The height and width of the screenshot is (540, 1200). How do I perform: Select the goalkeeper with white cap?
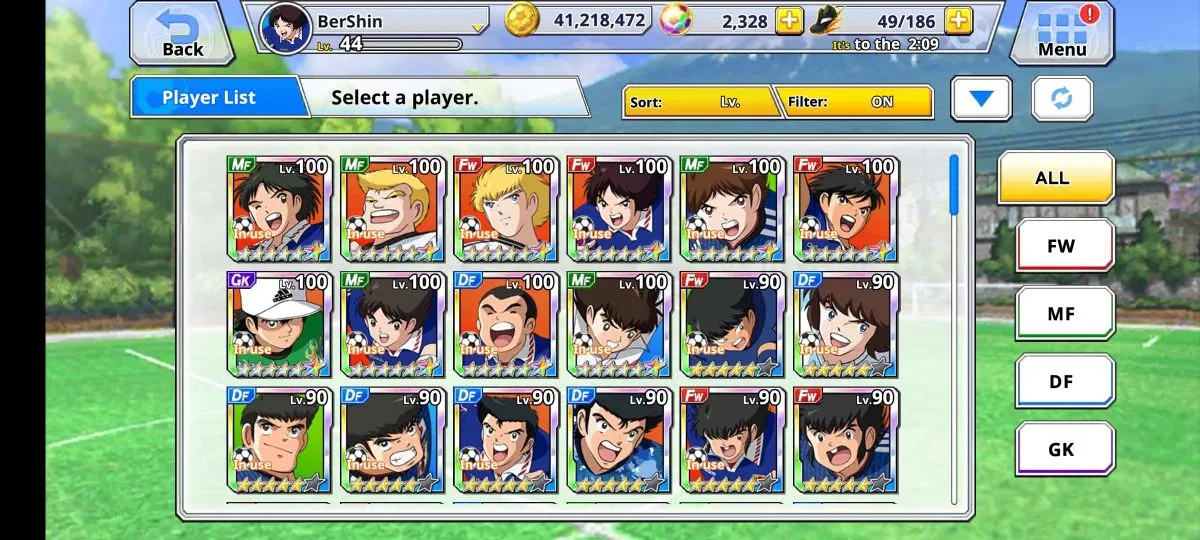278,324
